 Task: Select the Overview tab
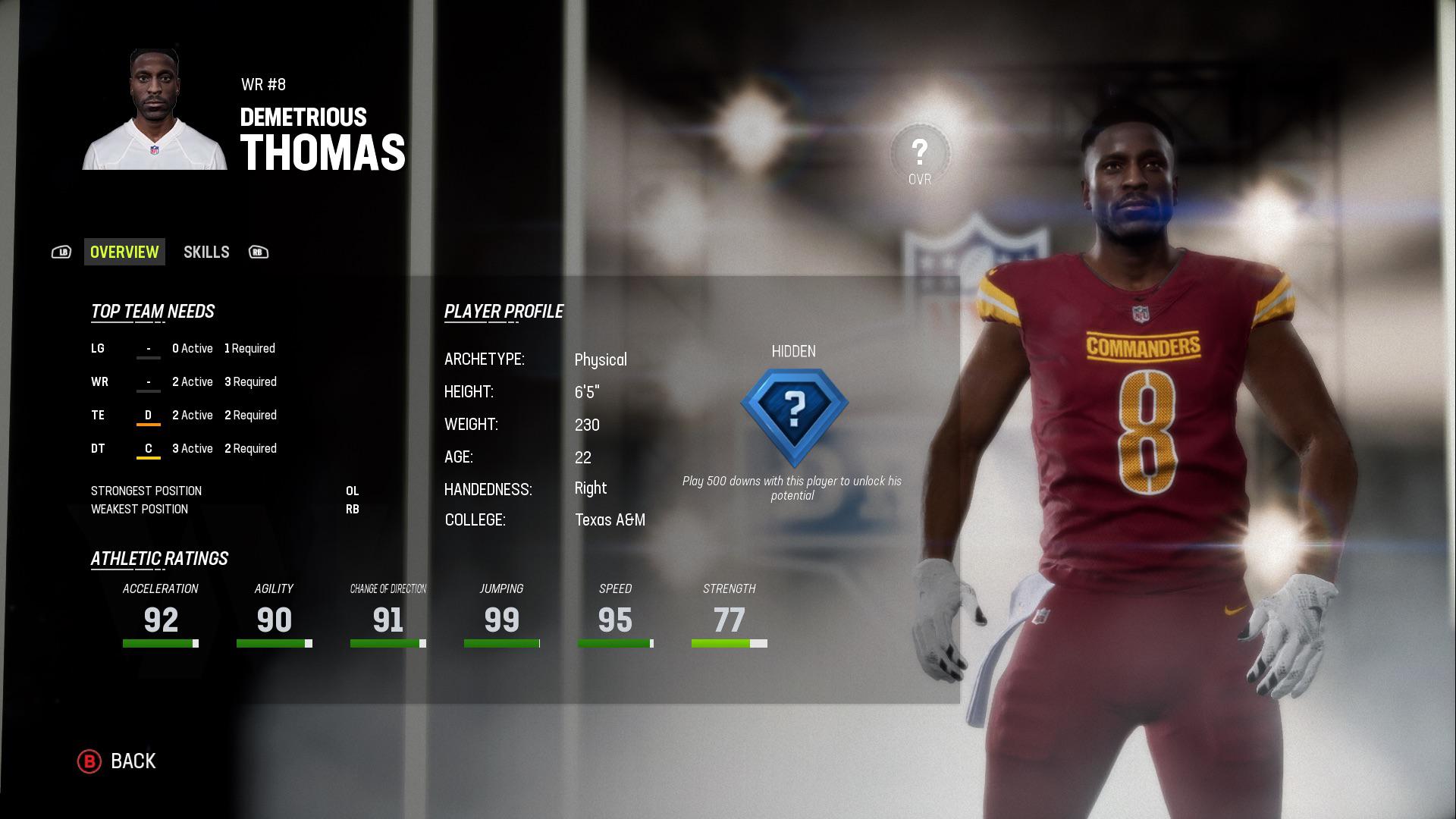(124, 252)
